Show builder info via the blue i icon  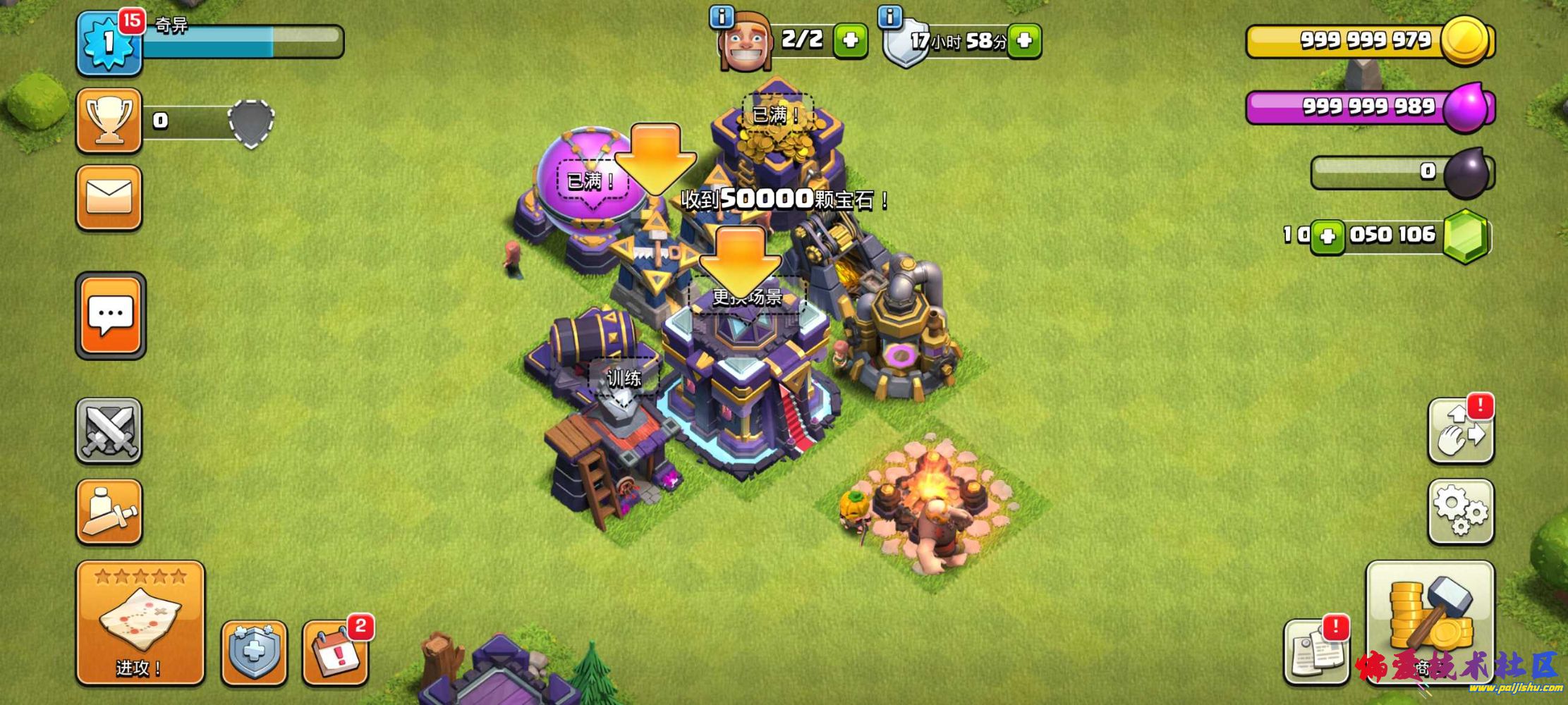pyautogui.click(x=722, y=16)
